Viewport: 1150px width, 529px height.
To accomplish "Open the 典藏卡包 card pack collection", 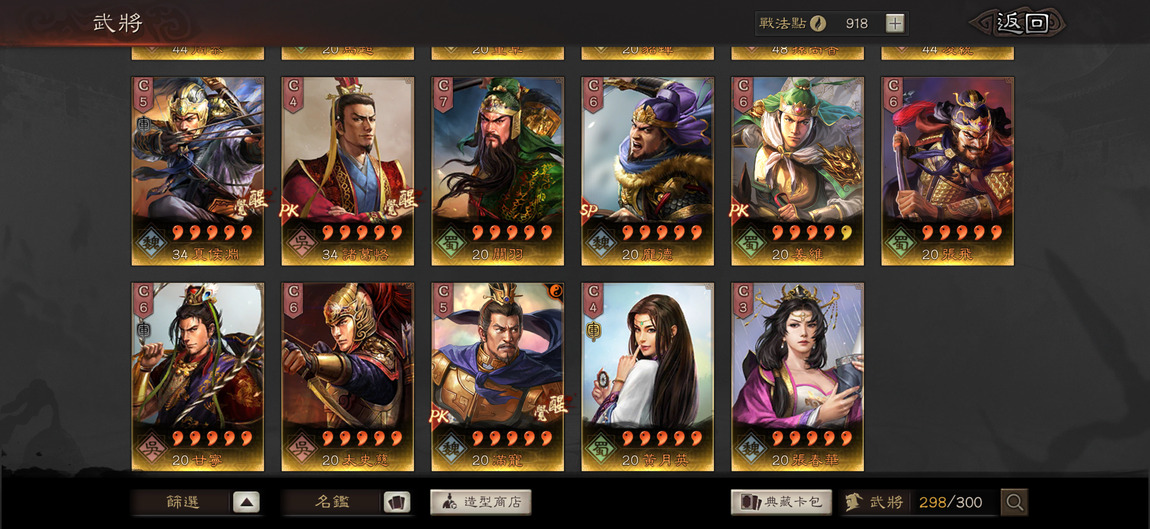I will pos(781,502).
